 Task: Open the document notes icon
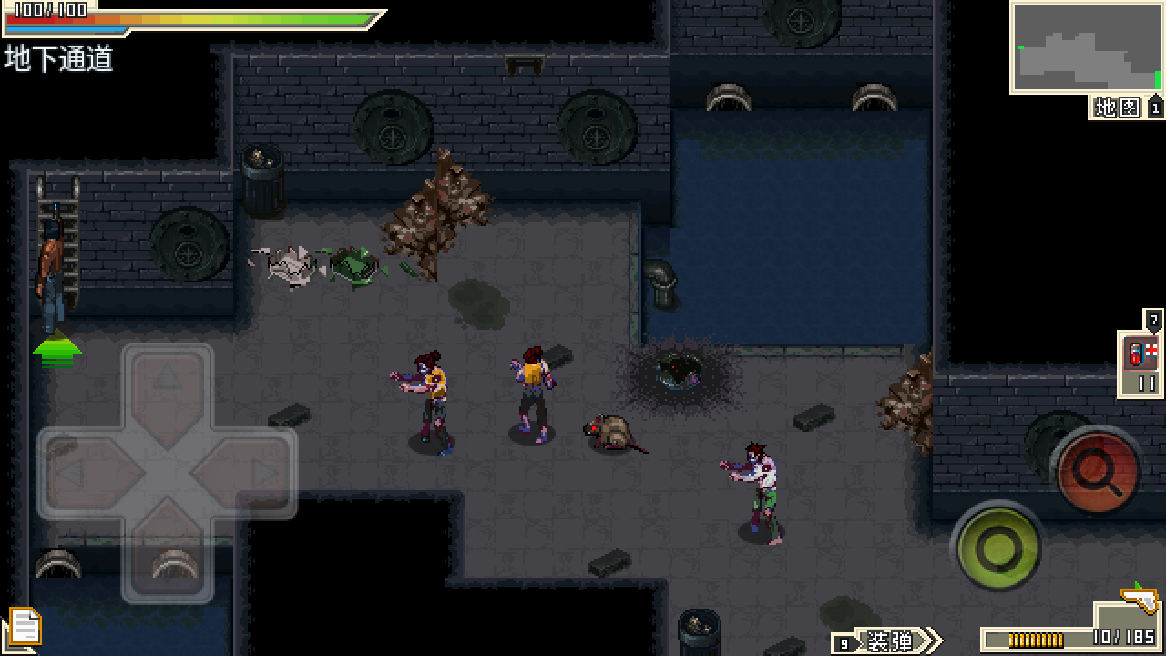tap(24, 628)
